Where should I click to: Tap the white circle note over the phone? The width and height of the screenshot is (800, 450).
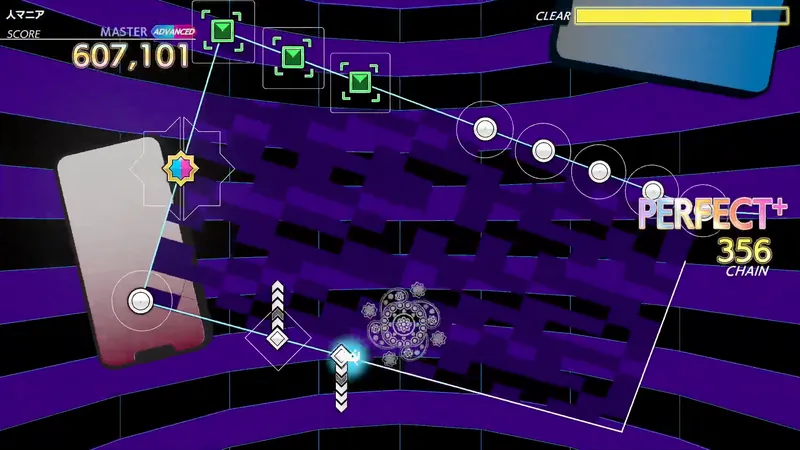point(140,299)
